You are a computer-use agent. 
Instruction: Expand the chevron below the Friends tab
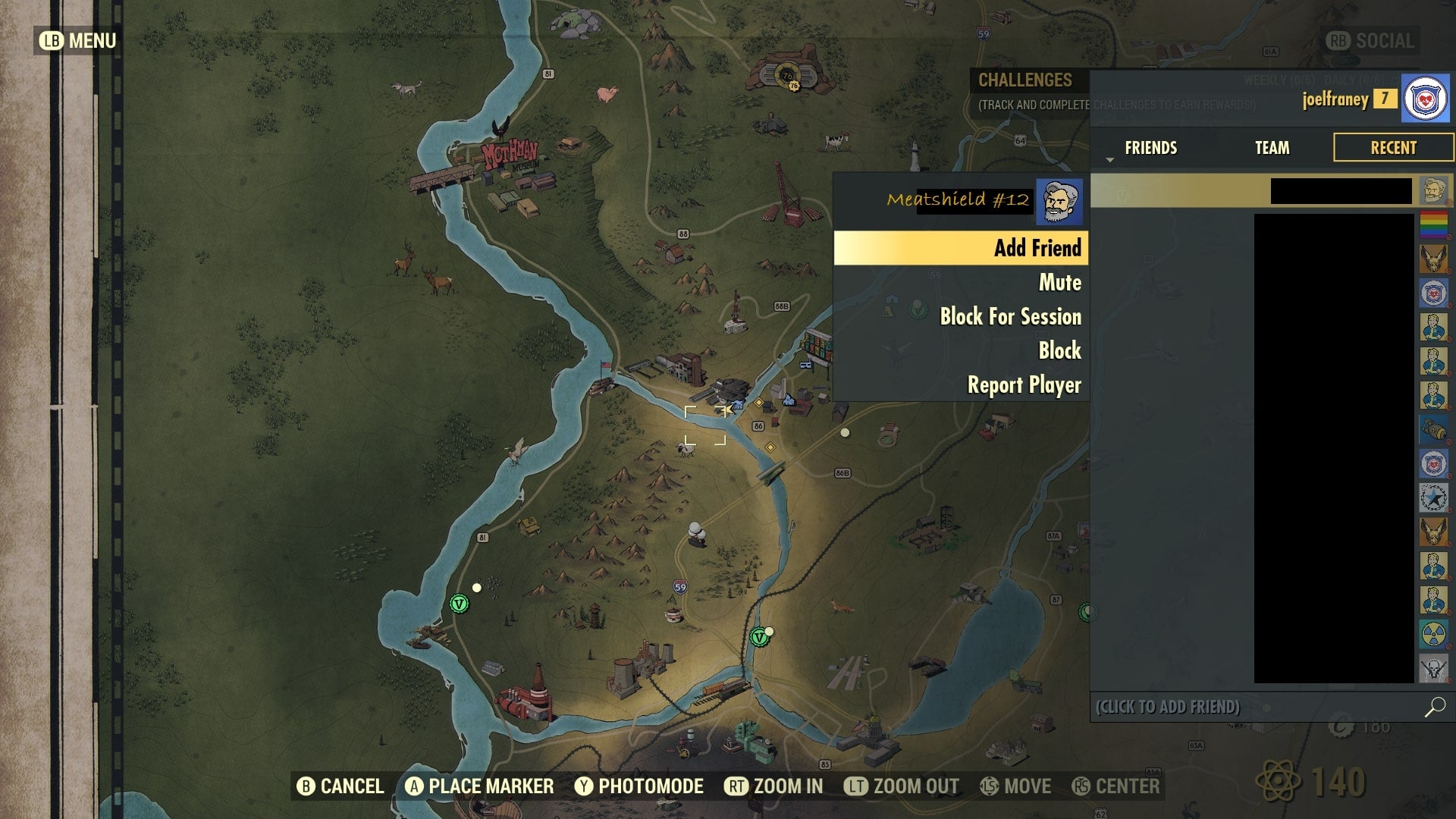click(1109, 162)
